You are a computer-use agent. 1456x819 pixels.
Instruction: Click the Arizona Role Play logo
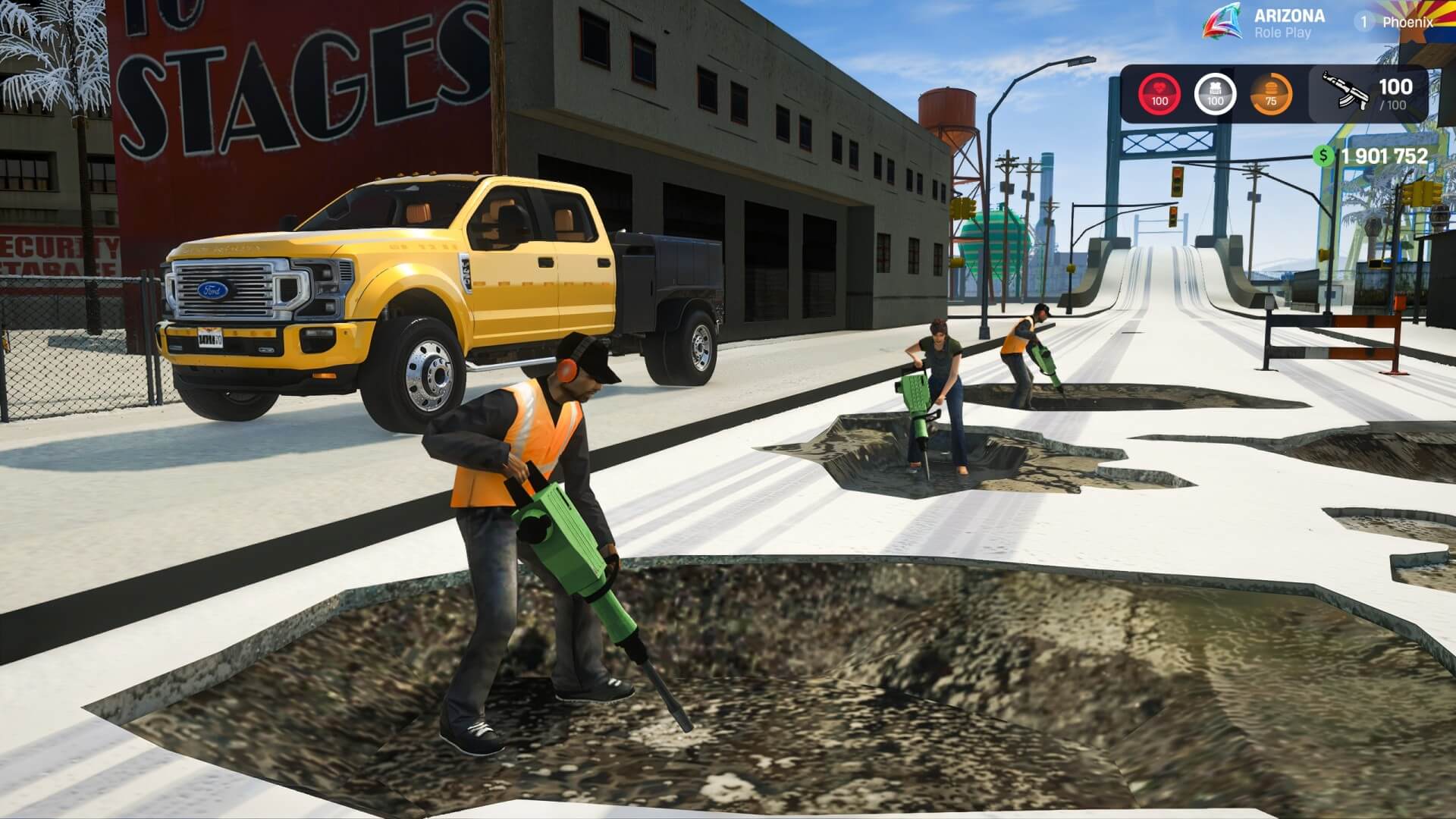tap(1222, 22)
